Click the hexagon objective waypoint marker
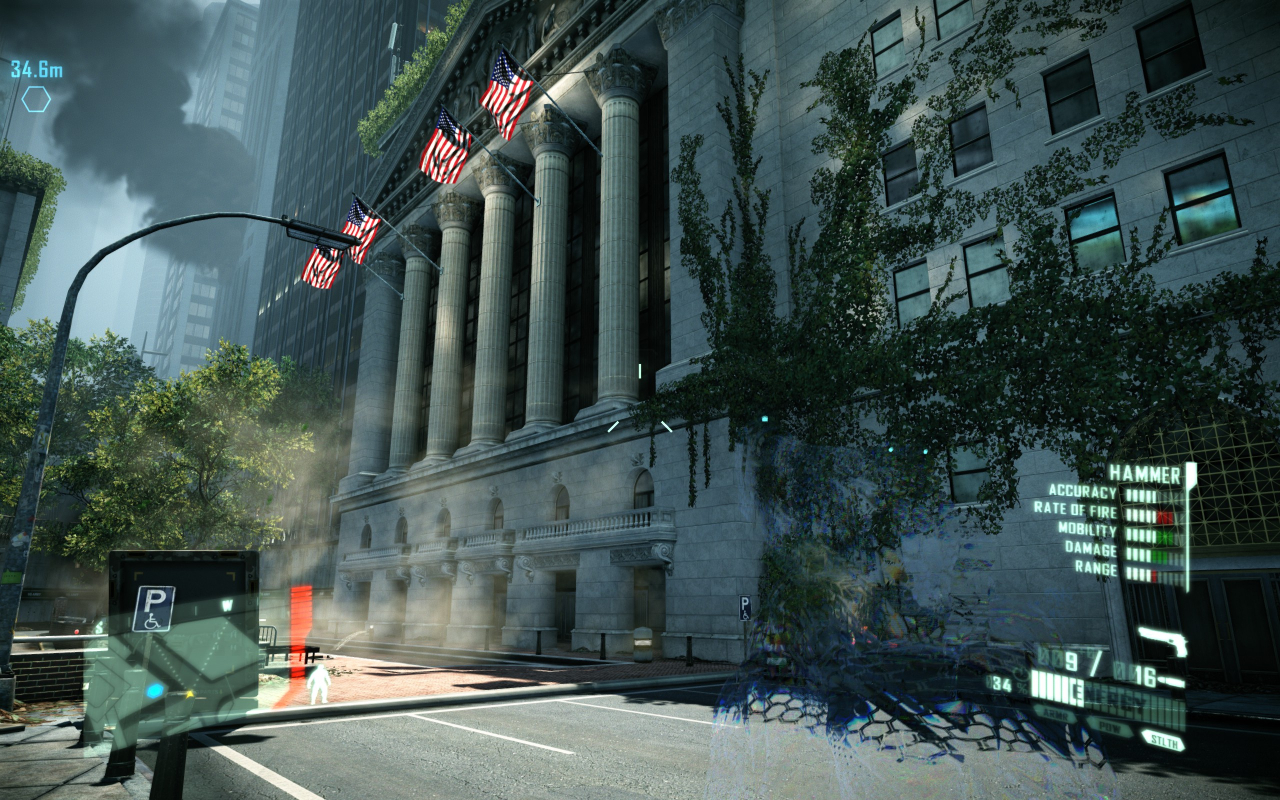This screenshot has height=800, width=1280. [x=36, y=99]
